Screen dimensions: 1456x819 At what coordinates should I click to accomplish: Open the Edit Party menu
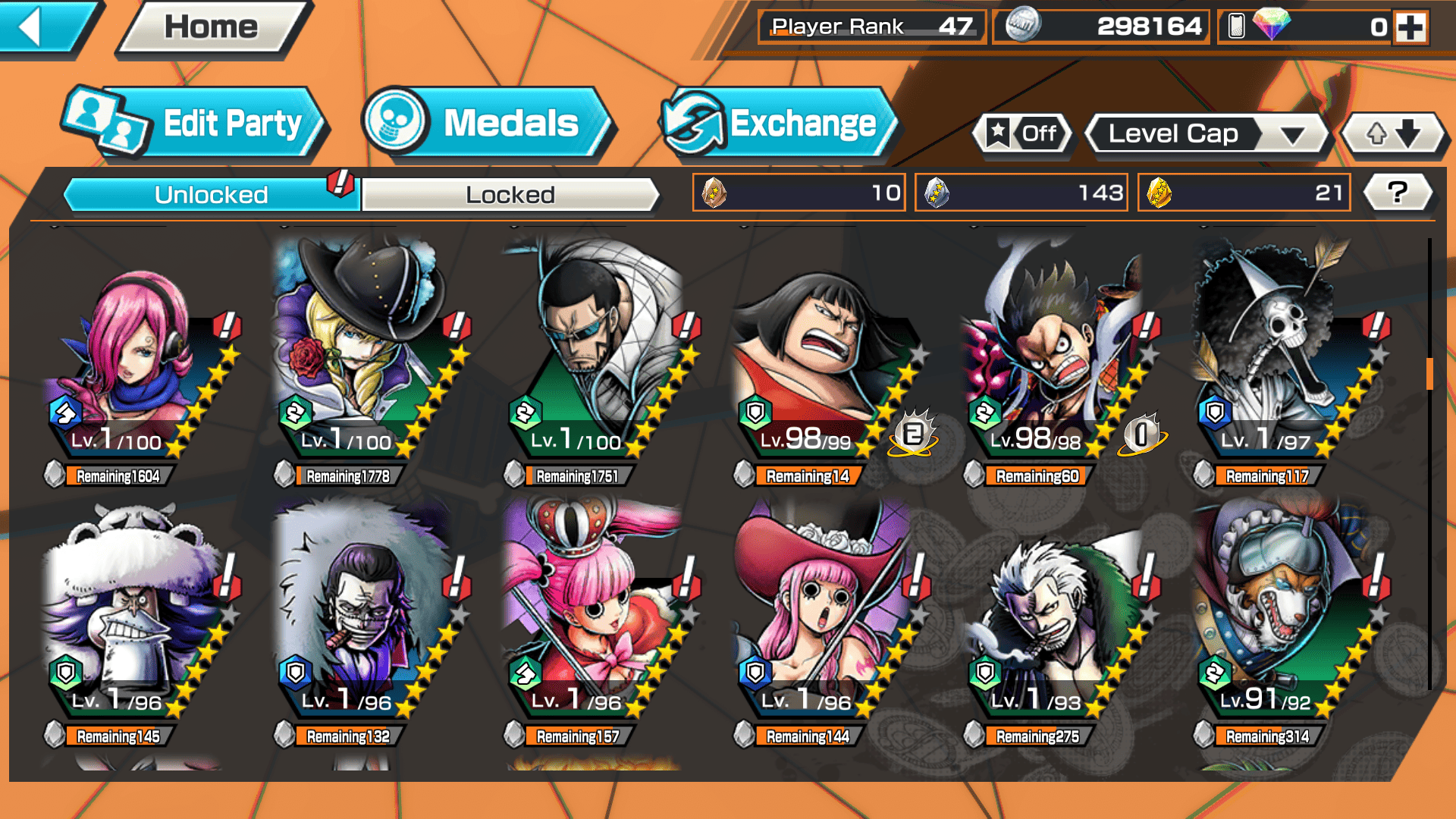point(196,124)
